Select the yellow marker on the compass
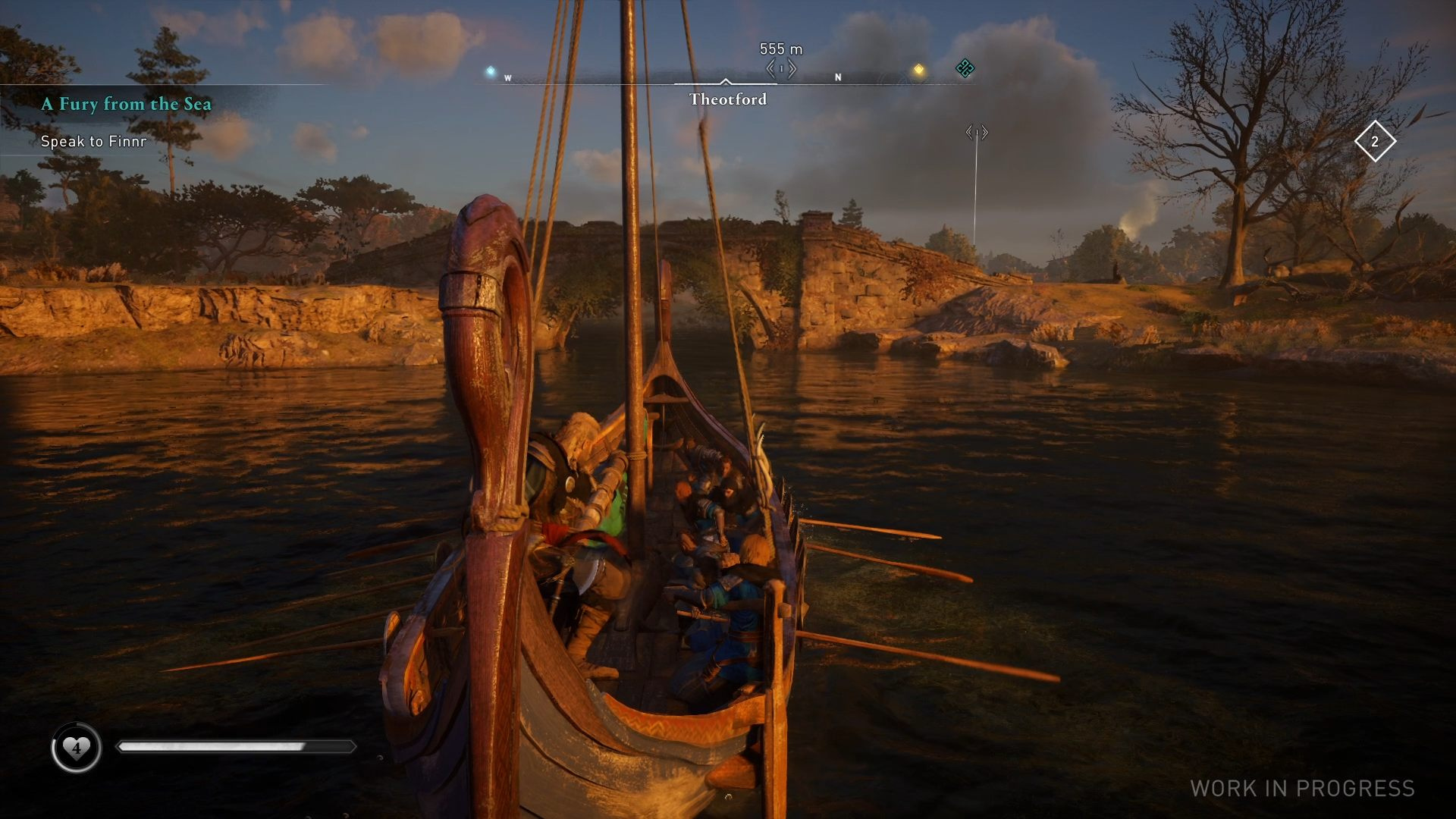Viewport: 1456px width, 819px height. coord(918,70)
